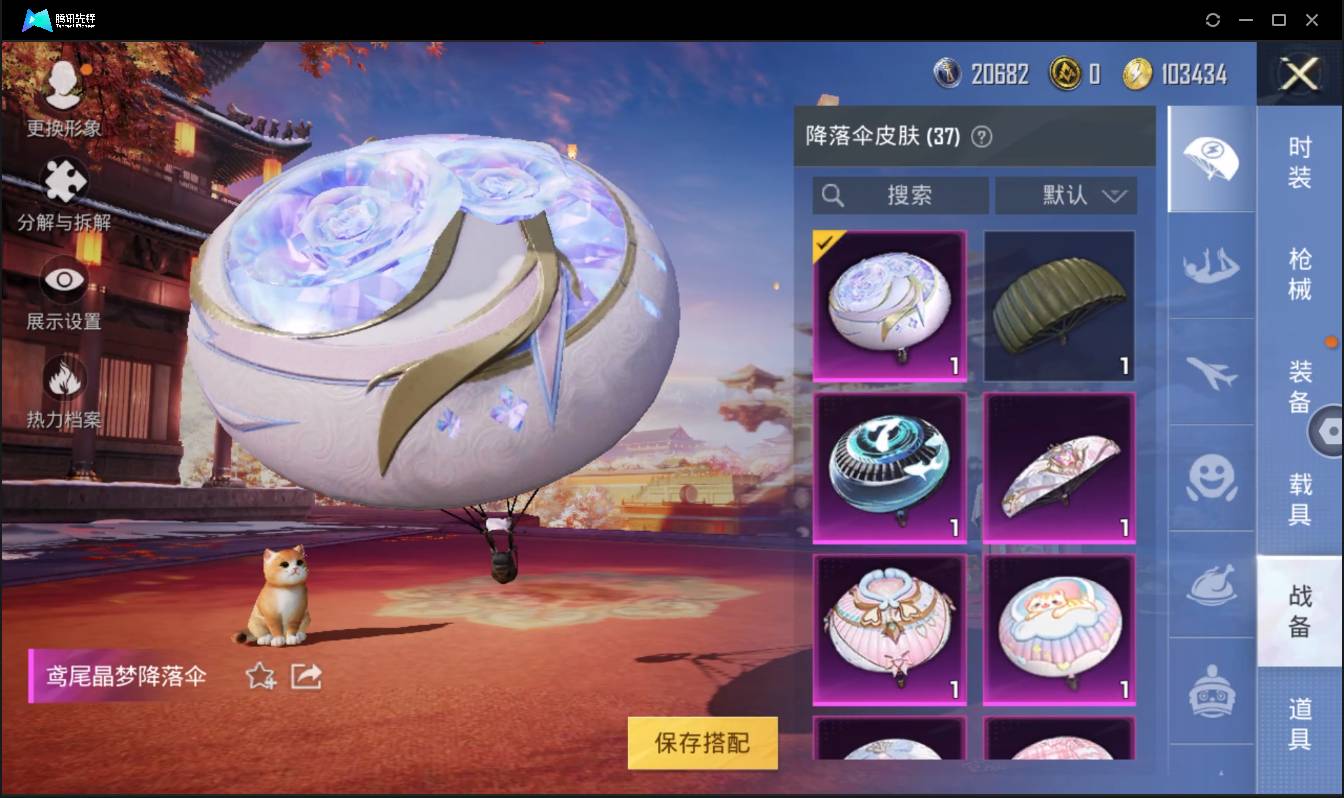Click the 保存搭配 save outfit button
Viewport: 1344px width, 798px height.
(x=702, y=744)
